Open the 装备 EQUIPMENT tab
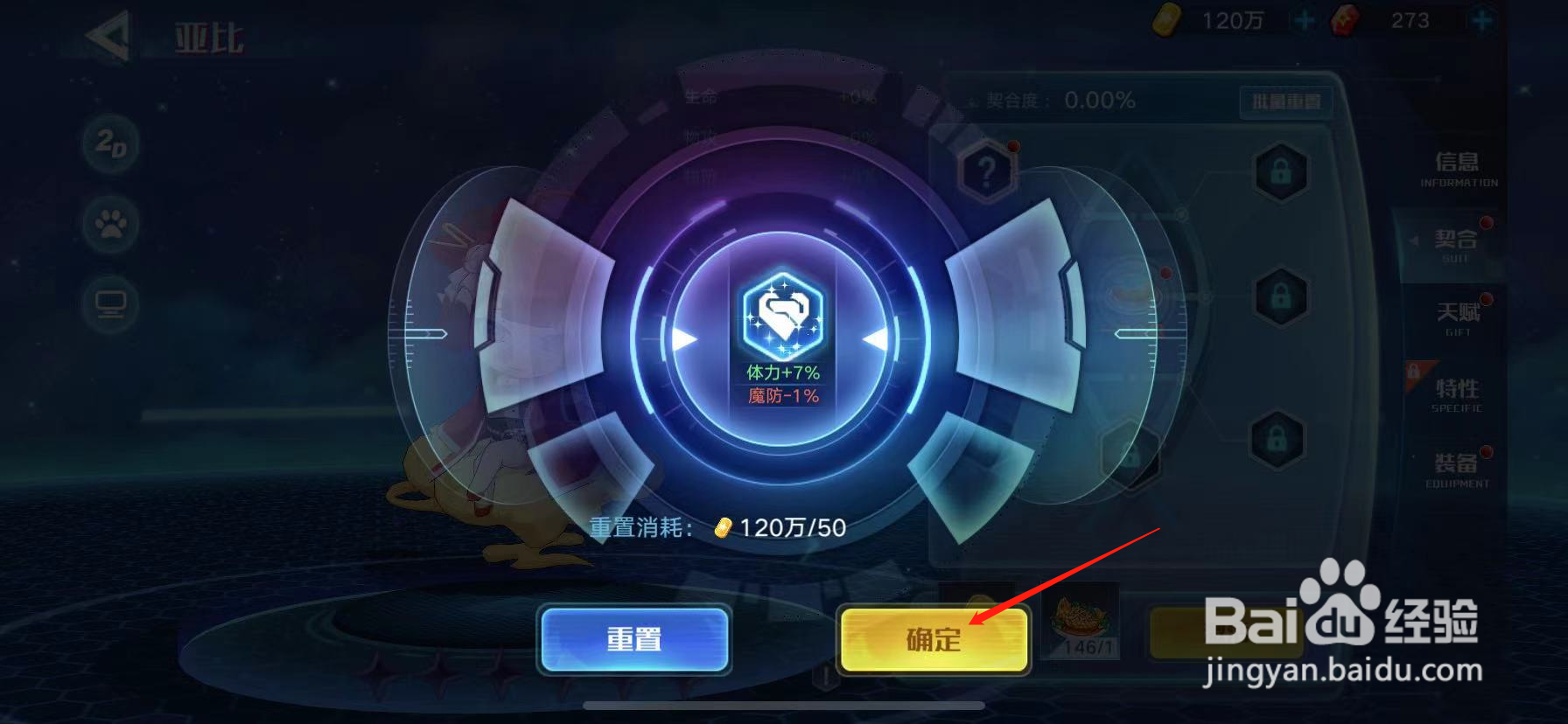1568x724 pixels. [x=1454, y=468]
